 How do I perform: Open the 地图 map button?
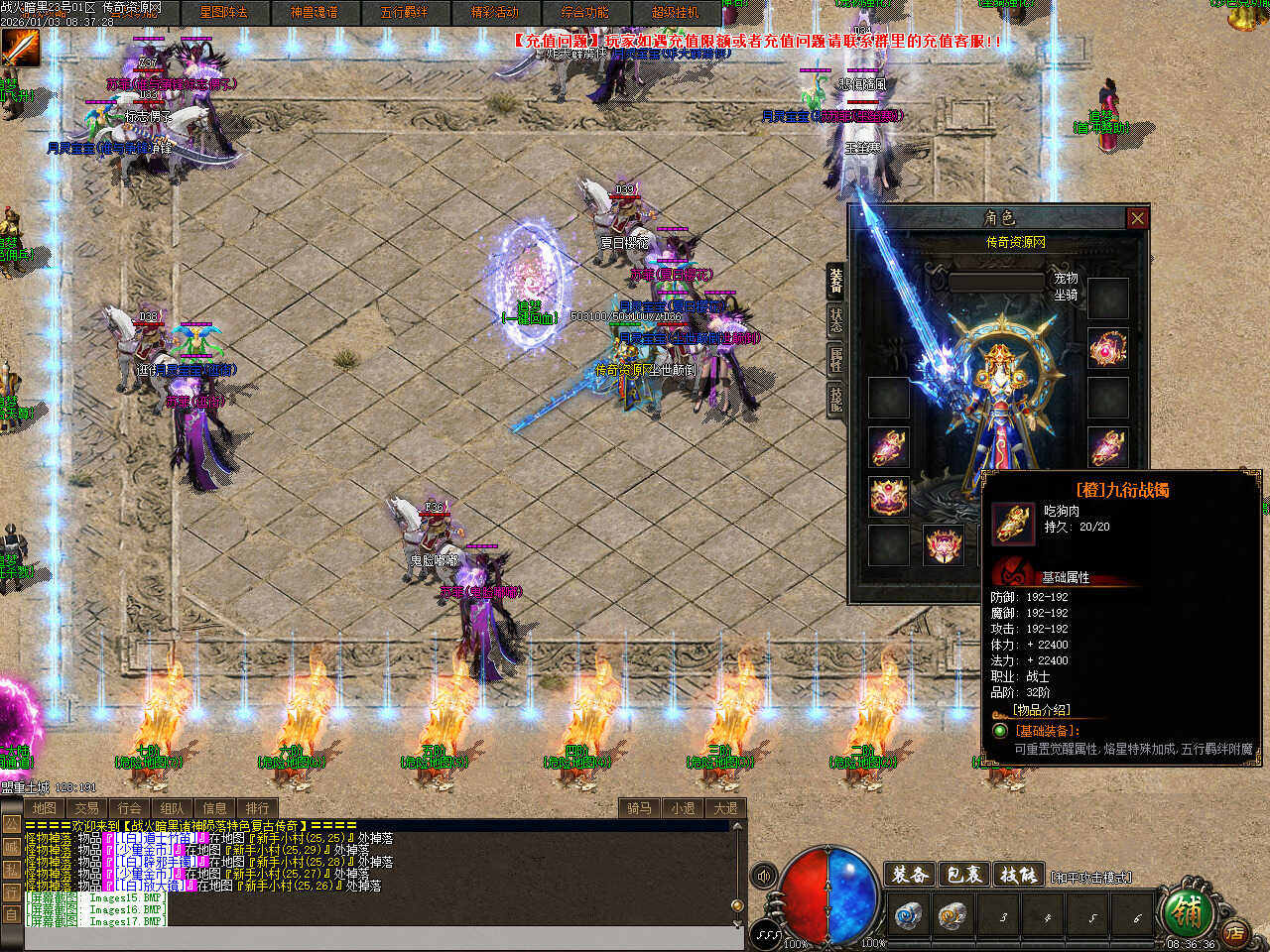tap(44, 808)
